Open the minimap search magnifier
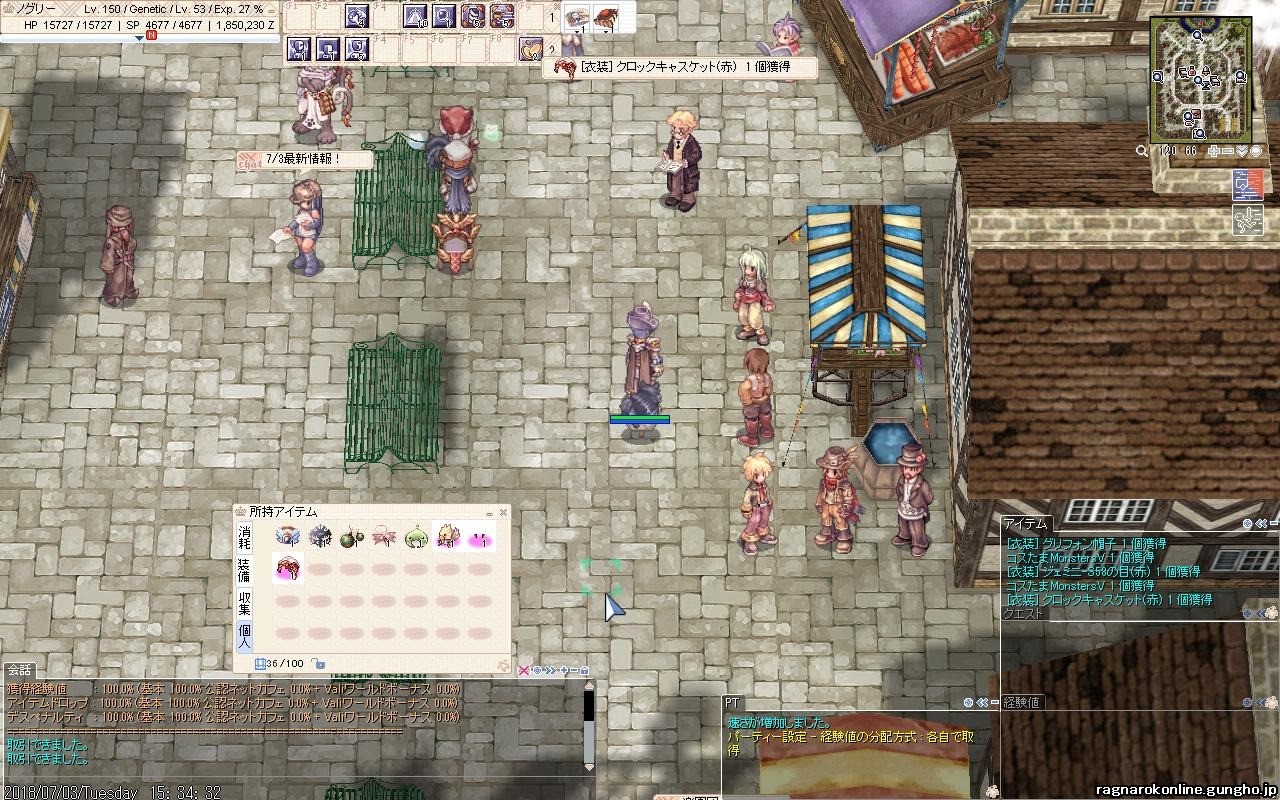 pyautogui.click(x=1142, y=151)
